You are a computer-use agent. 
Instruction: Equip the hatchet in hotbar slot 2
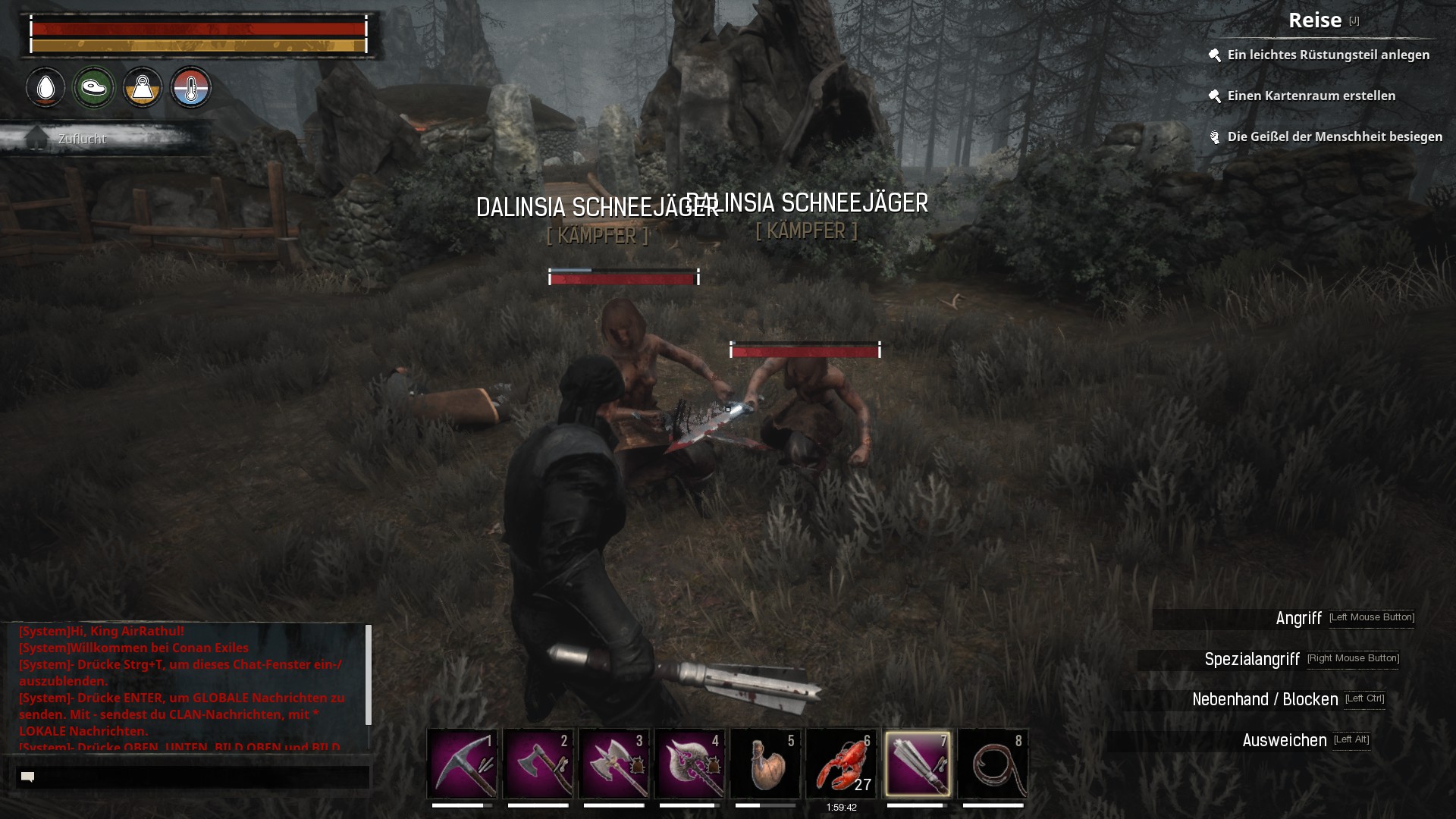538,763
